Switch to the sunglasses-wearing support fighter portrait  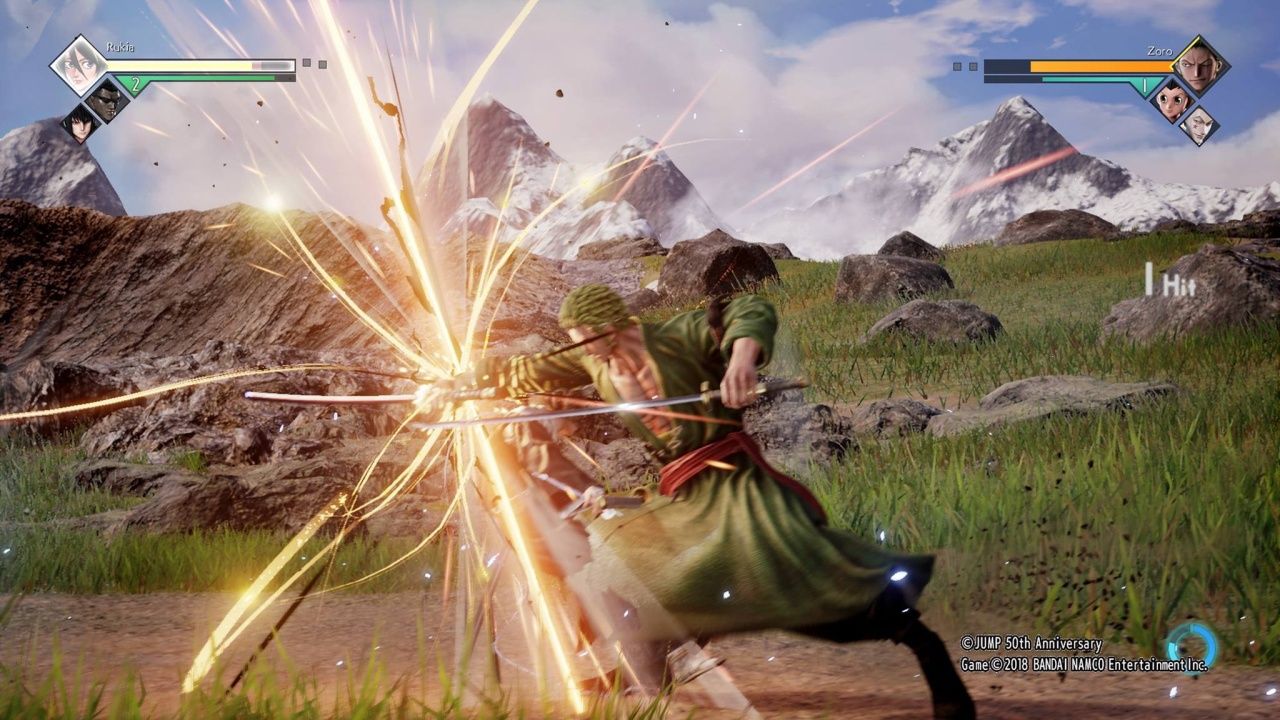coord(103,99)
